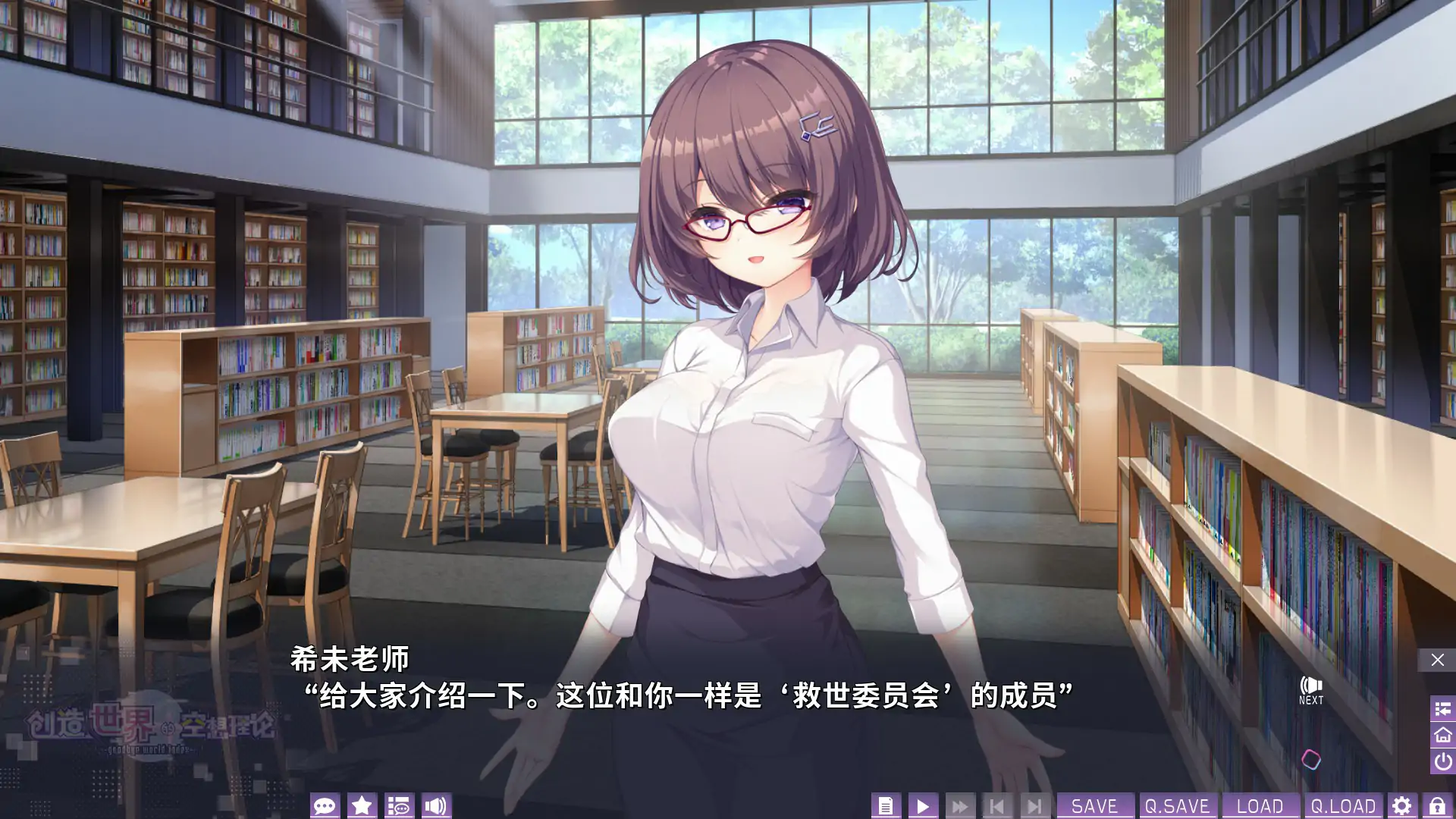1456x819 pixels.
Task: Click the lock icon to lock the UI
Action: [1438, 806]
